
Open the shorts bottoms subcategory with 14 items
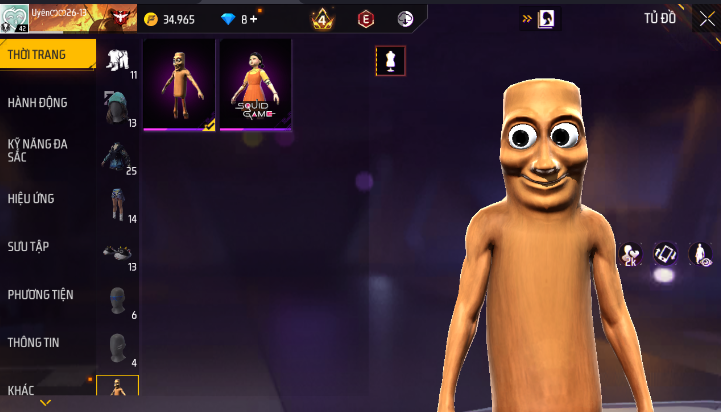[x=118, y=203]
